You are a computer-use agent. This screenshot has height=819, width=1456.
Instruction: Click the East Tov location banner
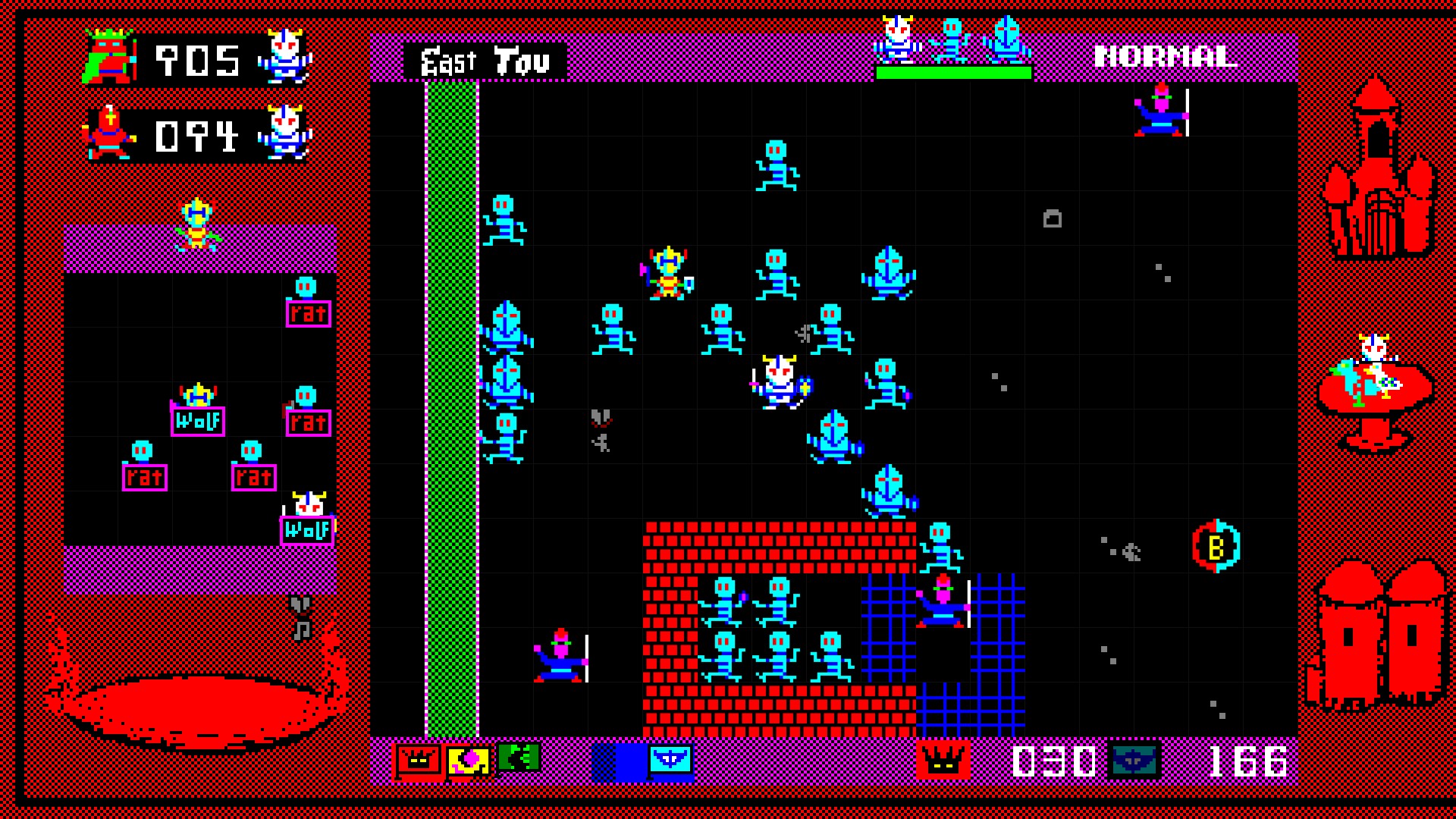(484, 60)
